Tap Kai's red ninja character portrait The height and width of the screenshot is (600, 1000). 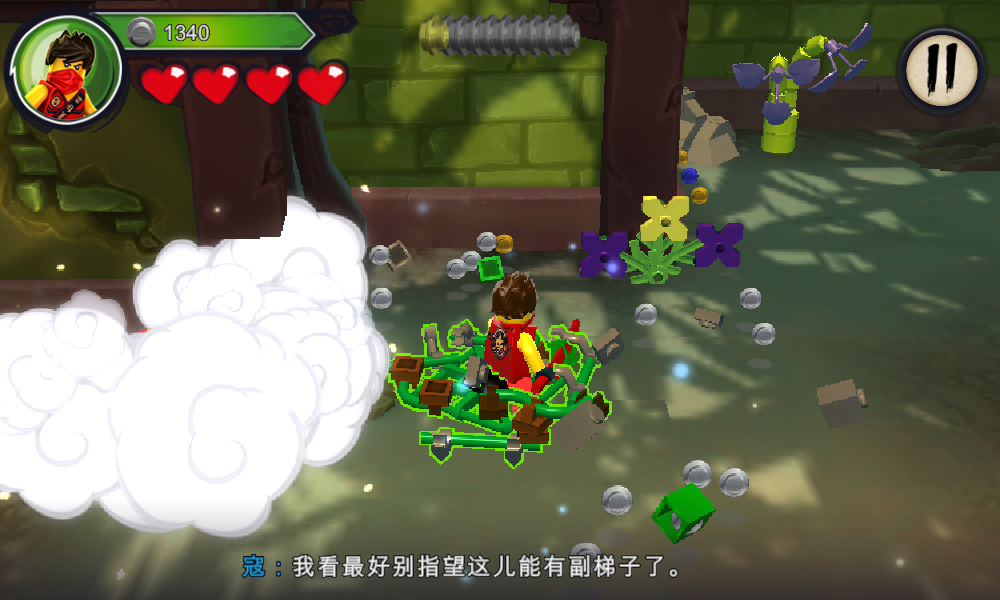tap(68, 70)
